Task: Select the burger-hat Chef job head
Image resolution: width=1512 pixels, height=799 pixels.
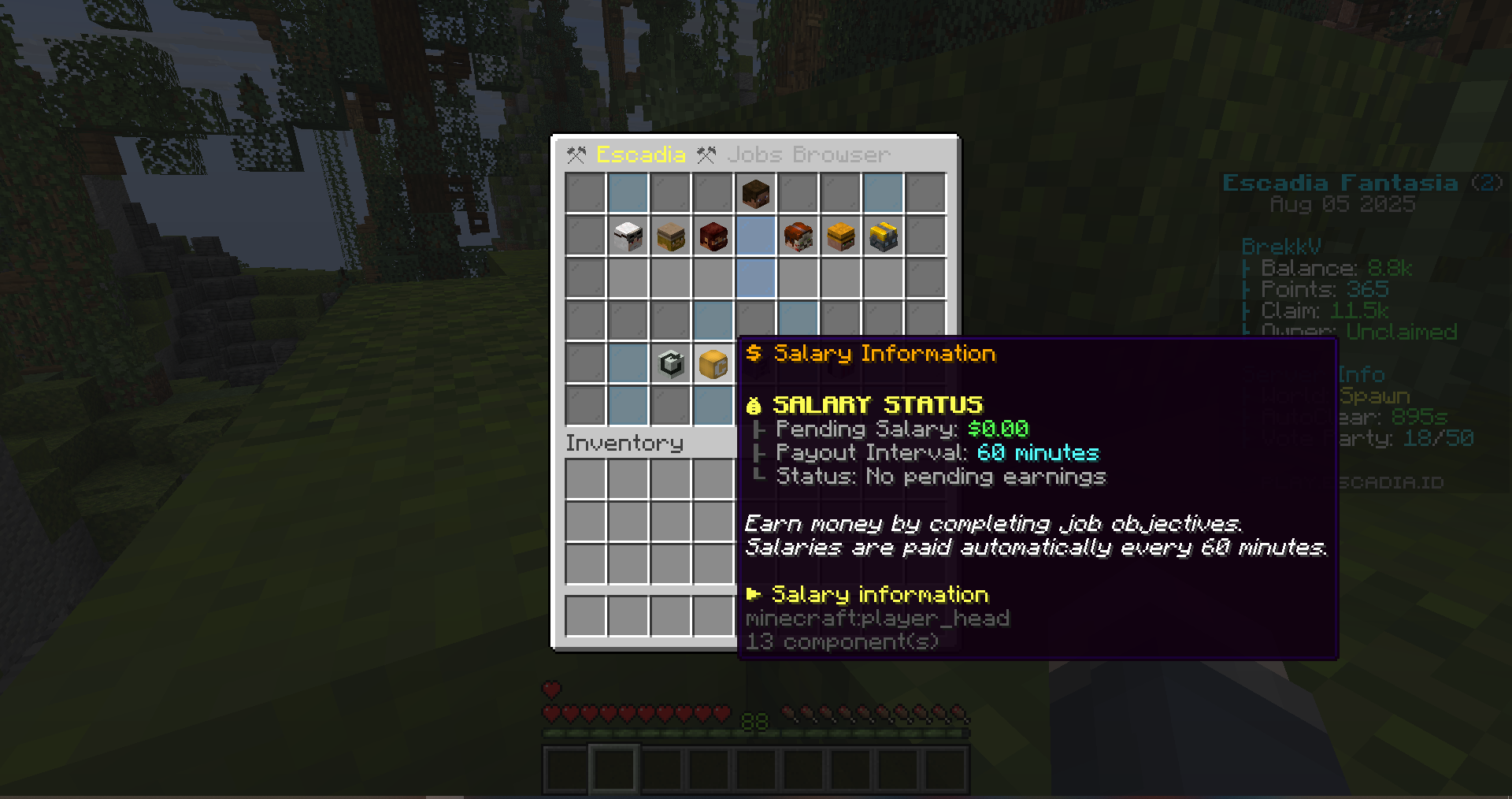Action: coord(839,236)
